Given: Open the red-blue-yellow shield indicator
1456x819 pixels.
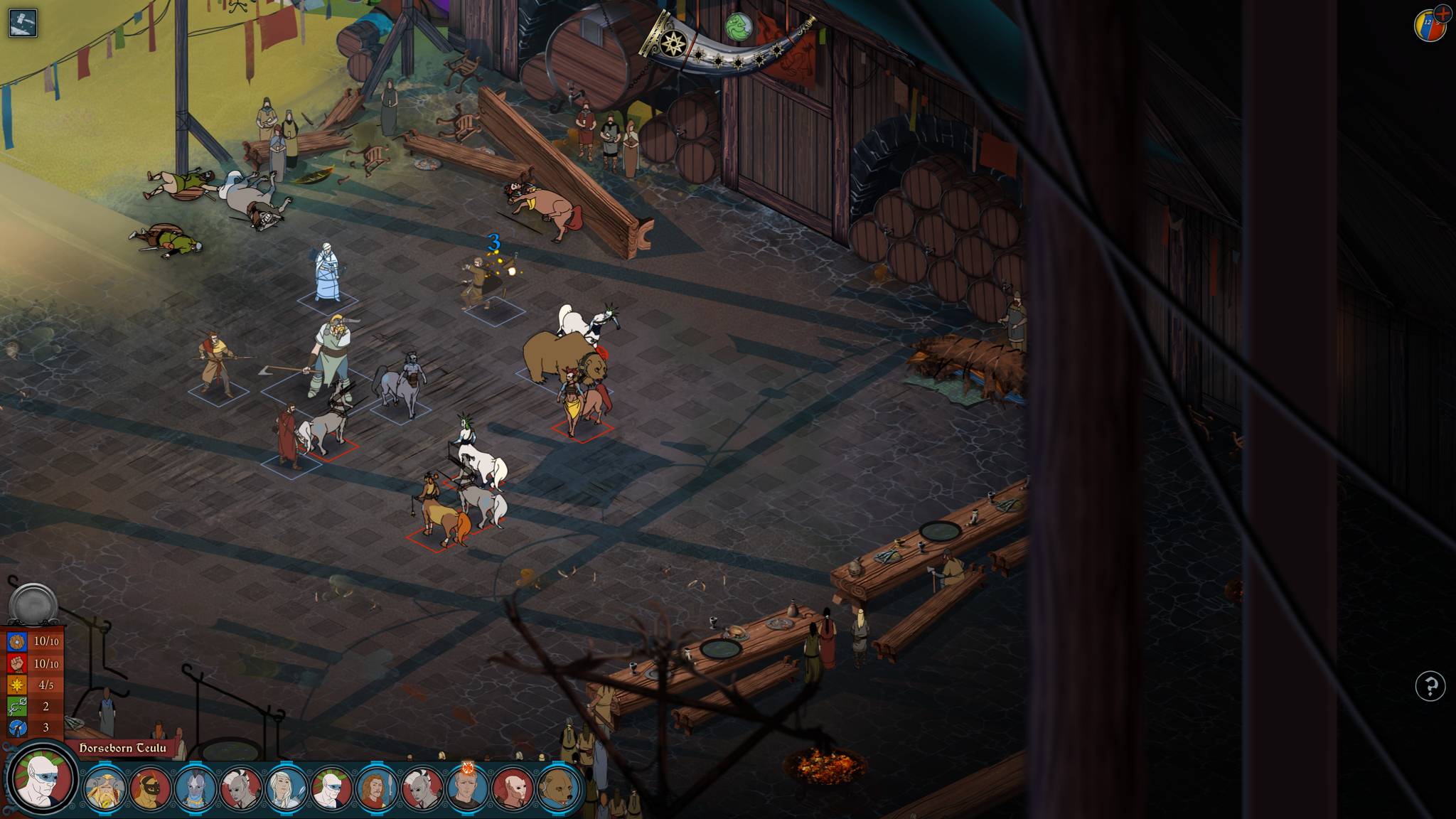Looking at the screenshot, I should (1430, 26).
